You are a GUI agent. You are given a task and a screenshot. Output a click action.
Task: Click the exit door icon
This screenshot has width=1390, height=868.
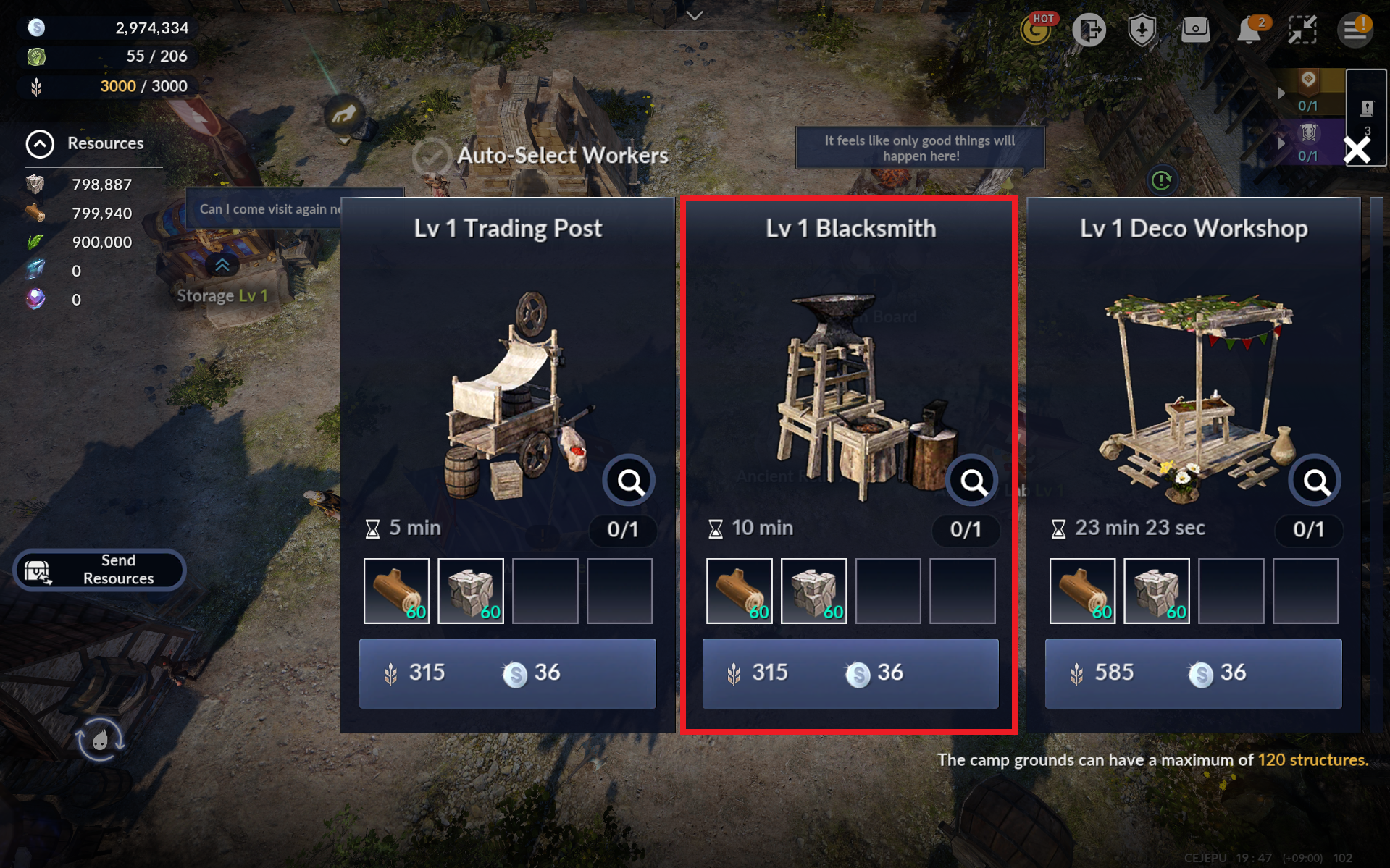[x=1089, y=30]
